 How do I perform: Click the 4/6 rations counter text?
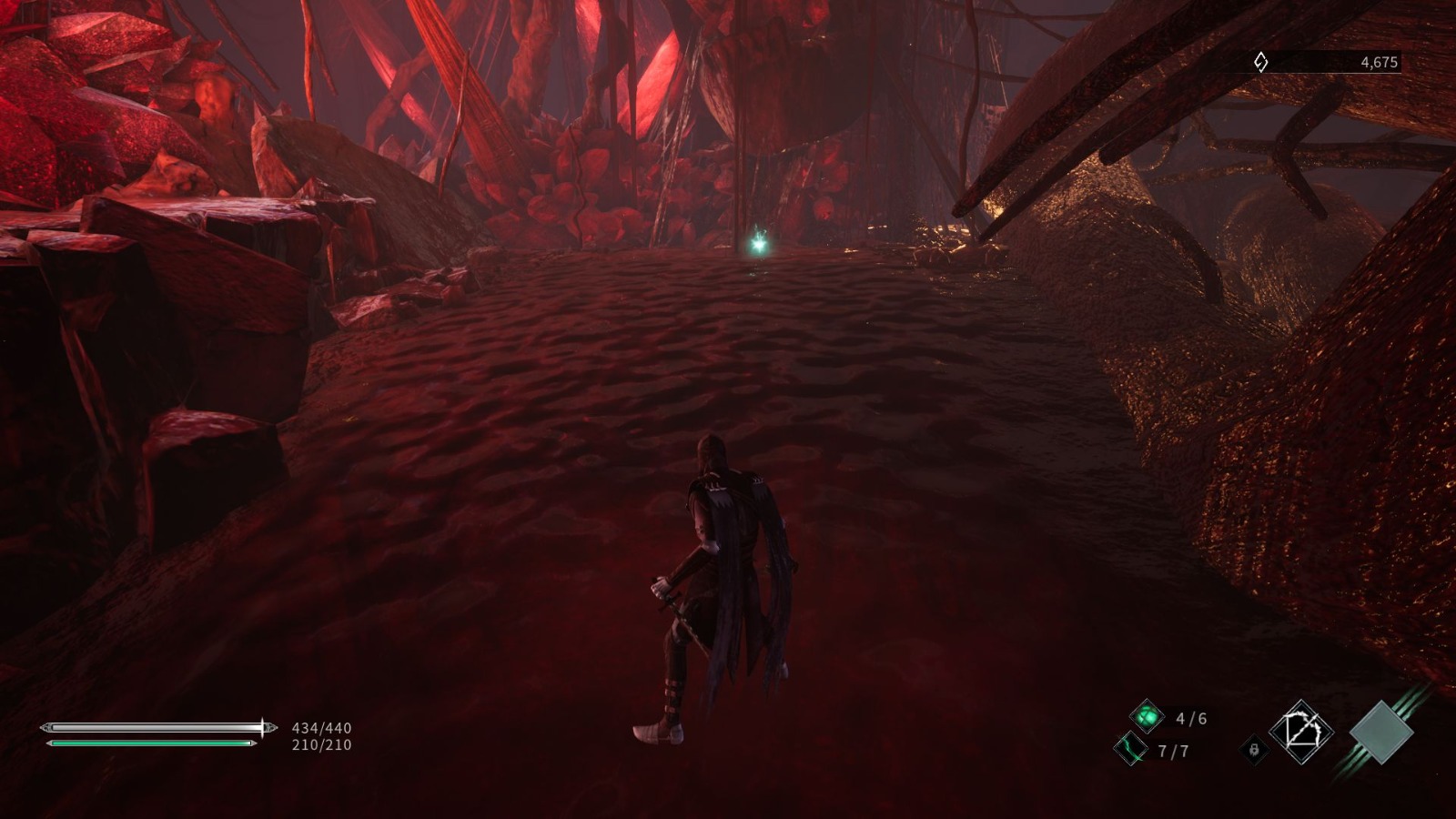pos(1192,718)
